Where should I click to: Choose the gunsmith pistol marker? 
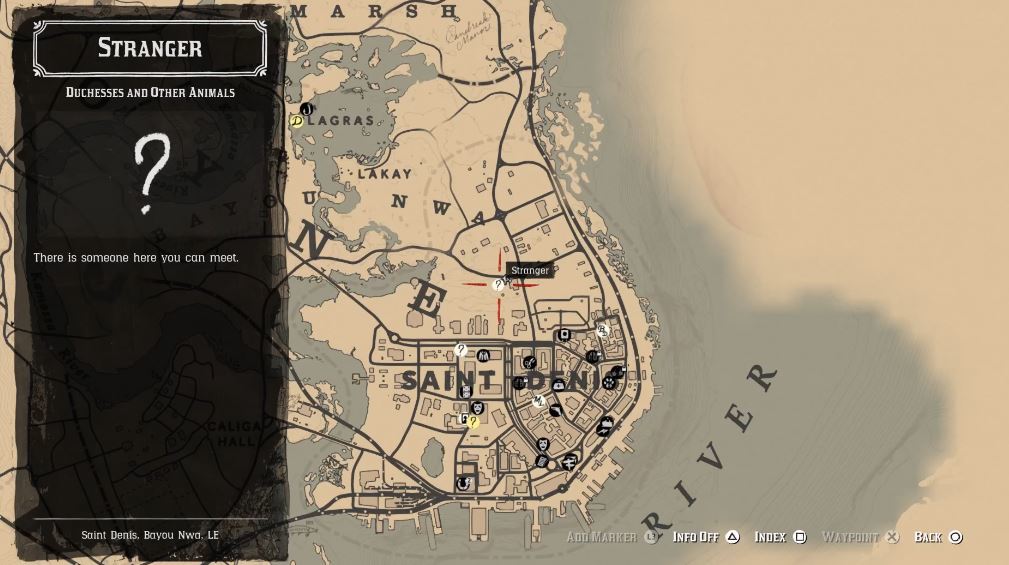(555, 410)
